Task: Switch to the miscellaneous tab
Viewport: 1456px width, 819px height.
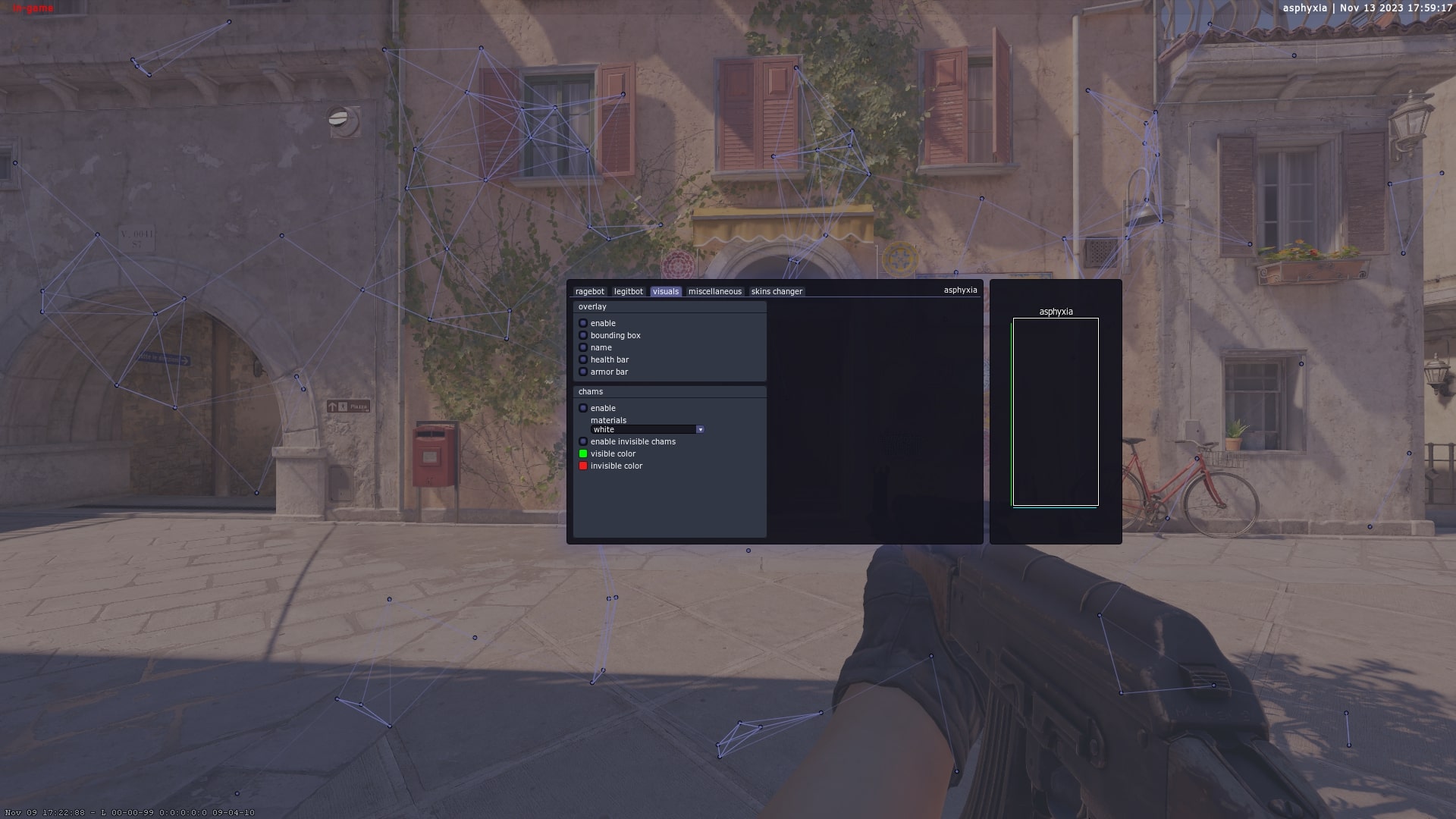Action: coord(714,291)
